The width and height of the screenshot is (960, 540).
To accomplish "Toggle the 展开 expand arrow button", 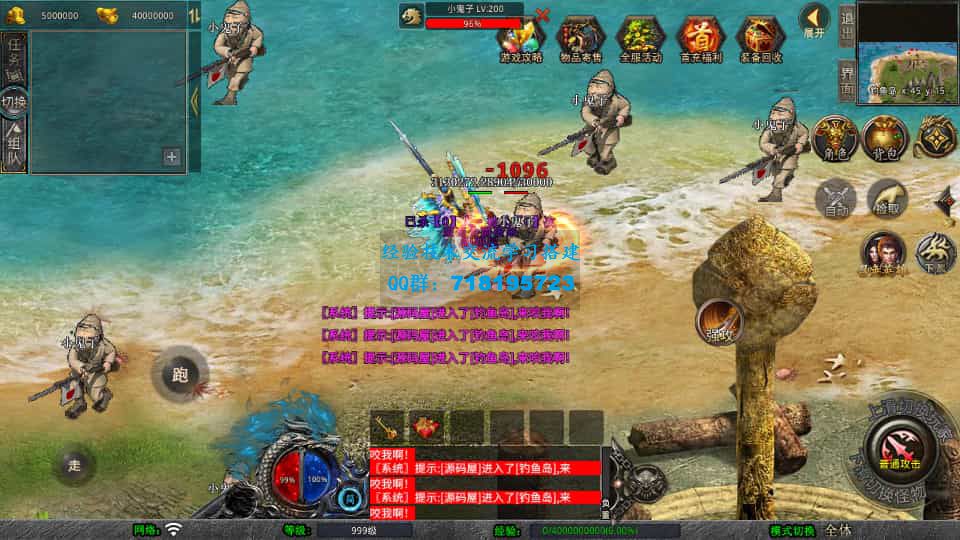I will pos(814,18).
